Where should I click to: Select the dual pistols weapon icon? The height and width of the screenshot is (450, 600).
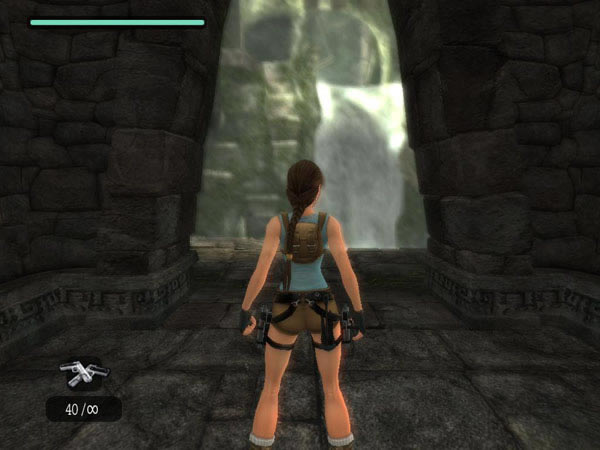point(84,374)
